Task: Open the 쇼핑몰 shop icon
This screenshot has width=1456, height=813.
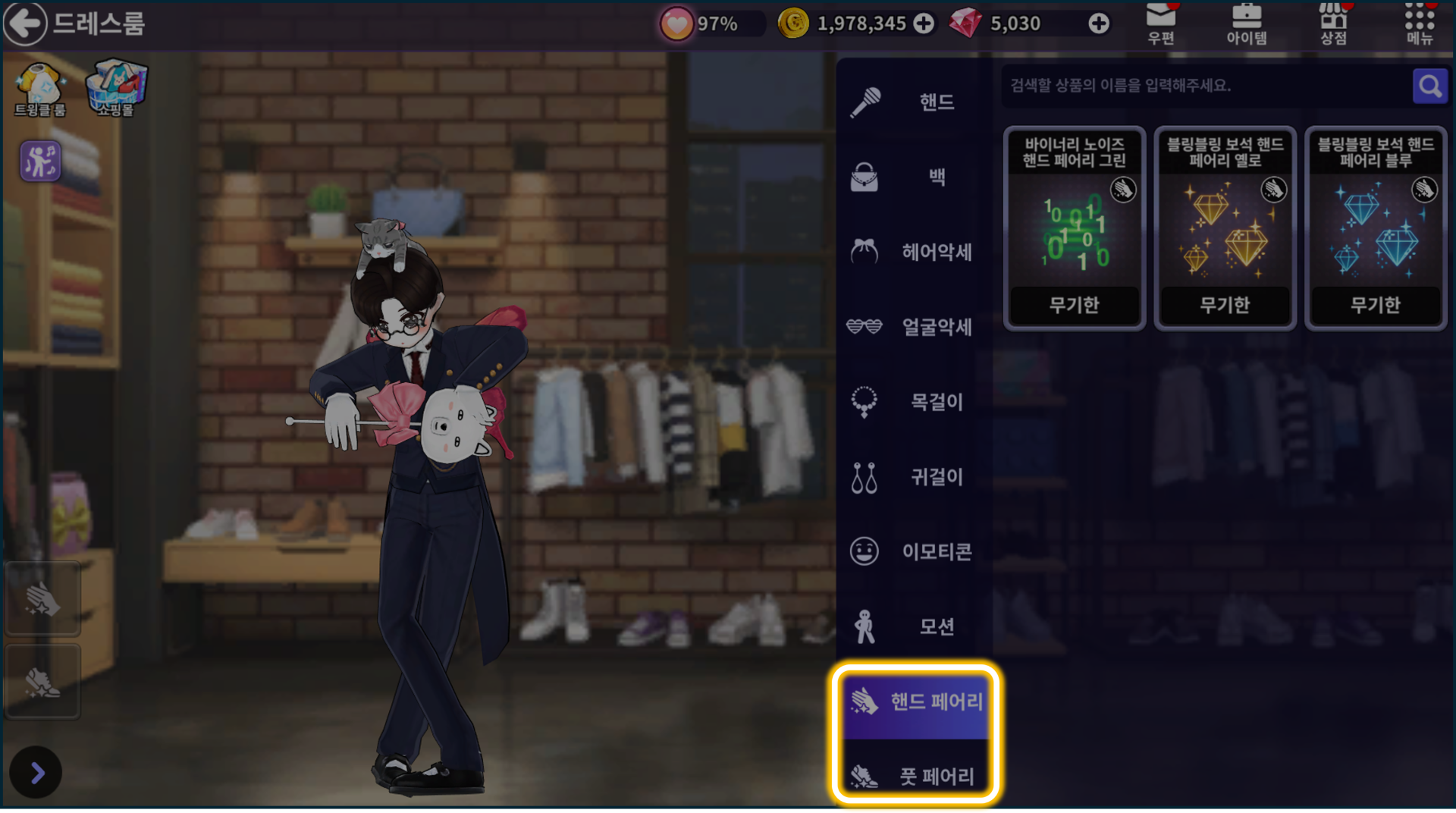Action: pos(116,88)
